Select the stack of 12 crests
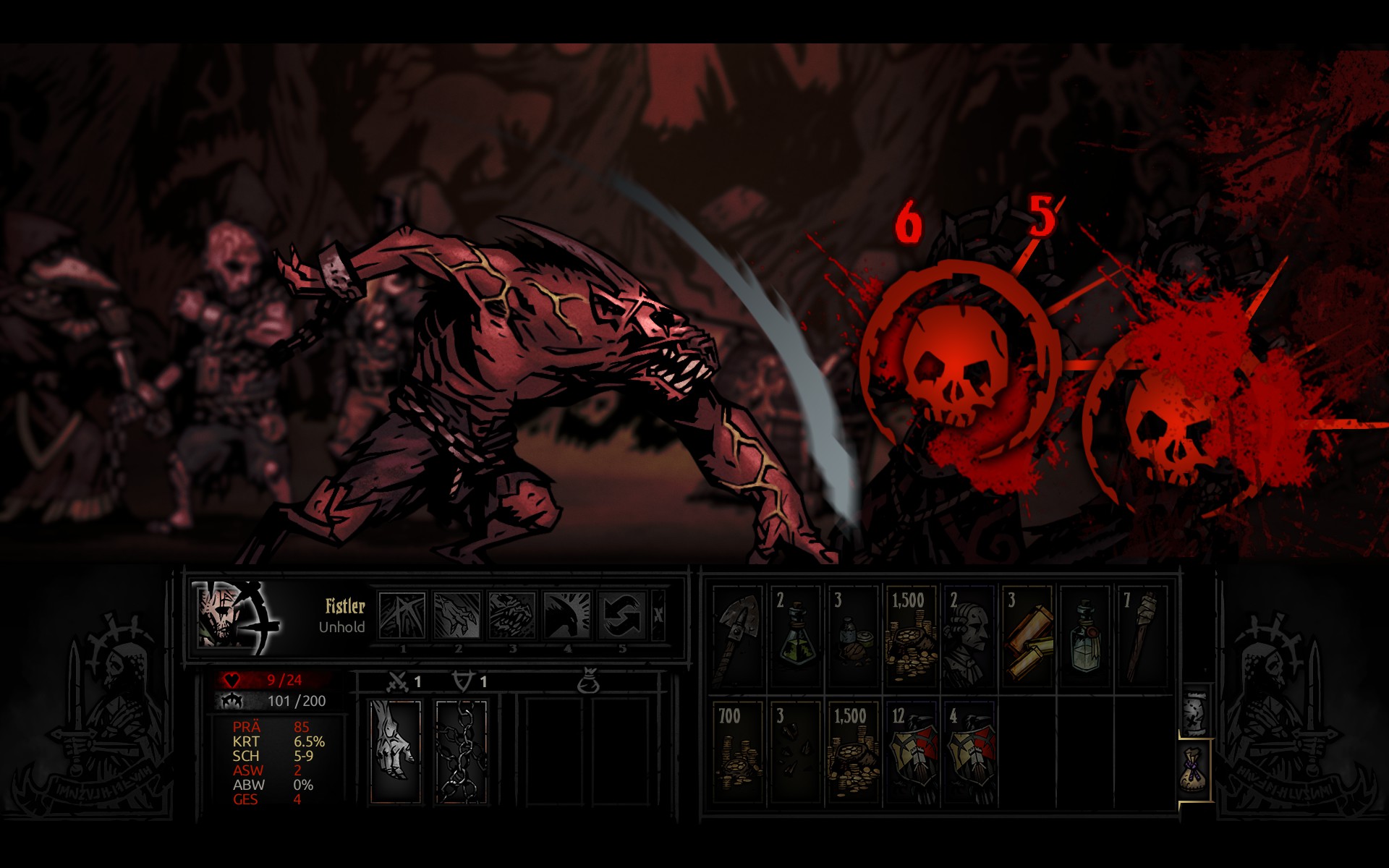The width and height of the screenshot is (1389, 868). point(912,752)
